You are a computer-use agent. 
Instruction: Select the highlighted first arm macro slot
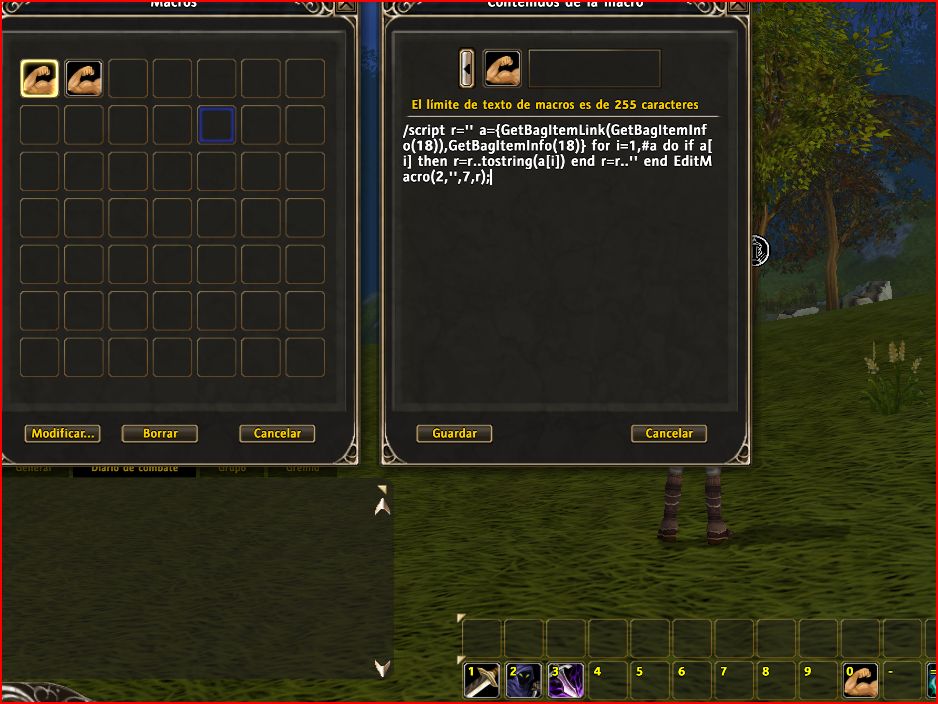tap(40, 79)
